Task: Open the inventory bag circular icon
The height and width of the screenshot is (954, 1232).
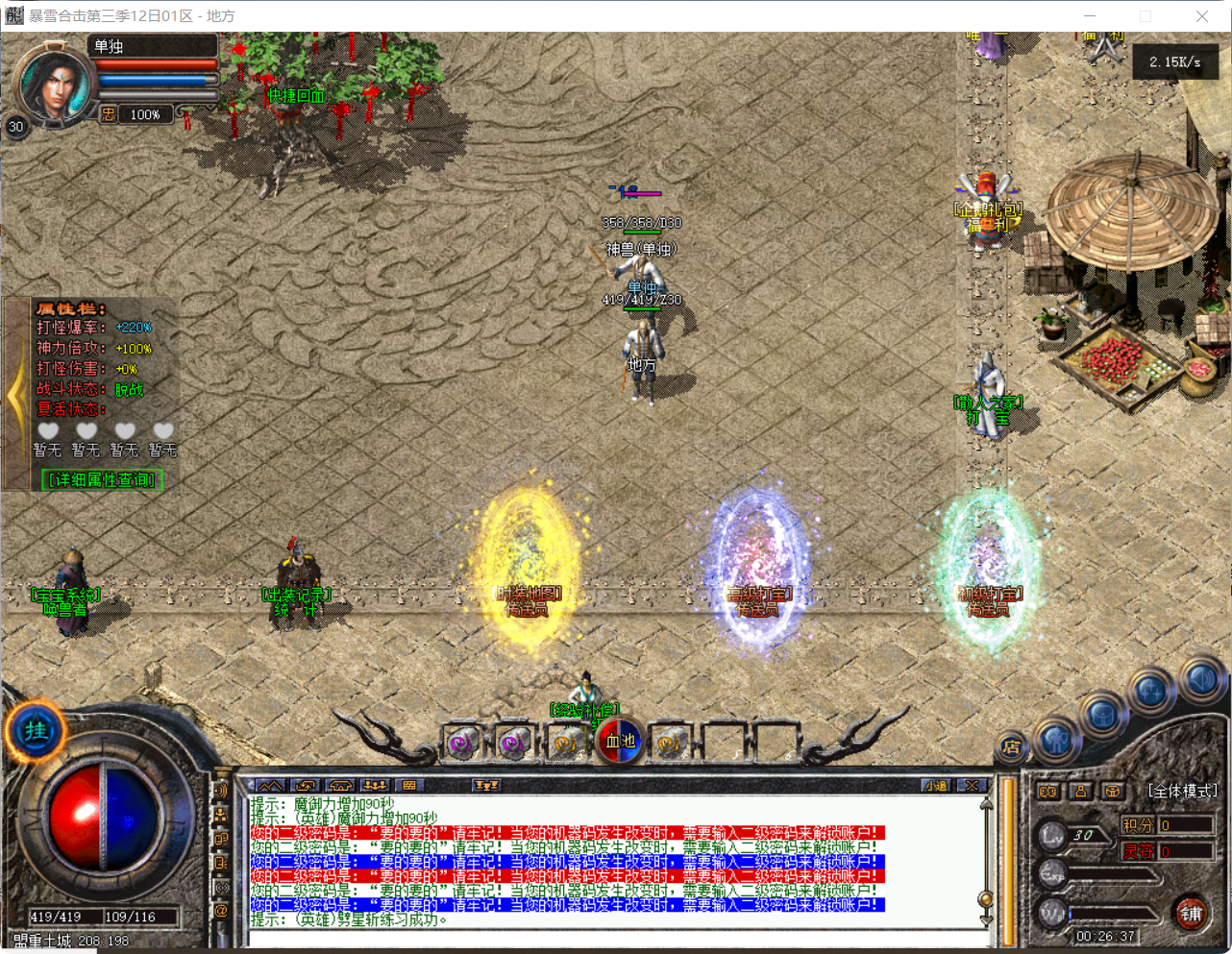Action: click(x=1101, y=715)
